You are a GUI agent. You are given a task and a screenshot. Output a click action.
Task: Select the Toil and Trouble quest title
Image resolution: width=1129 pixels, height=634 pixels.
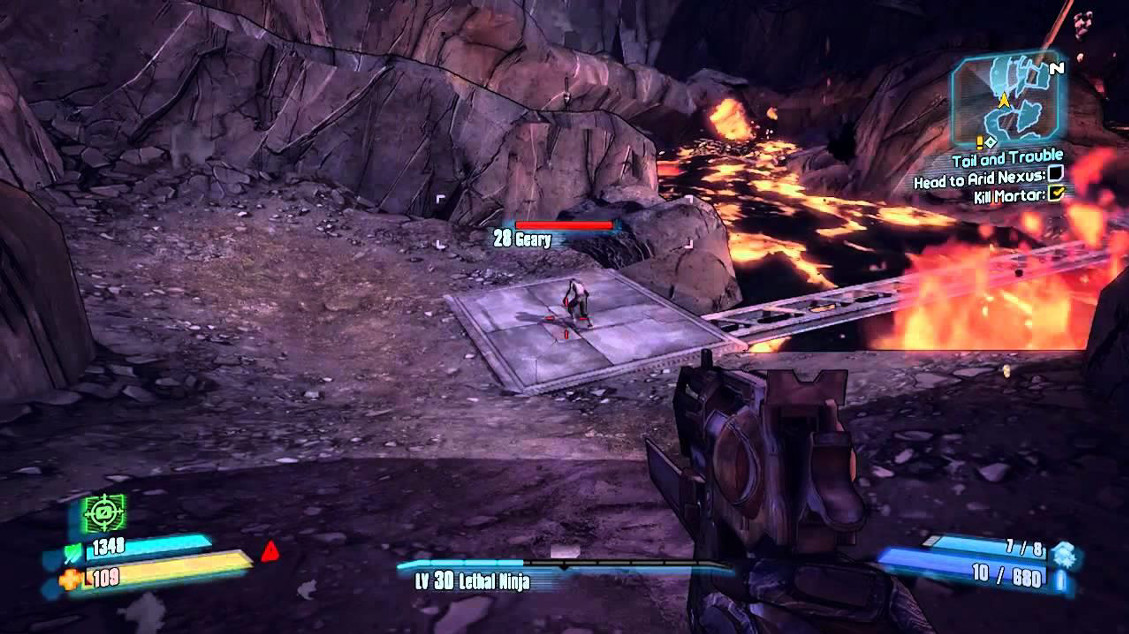coord(1008,158)
